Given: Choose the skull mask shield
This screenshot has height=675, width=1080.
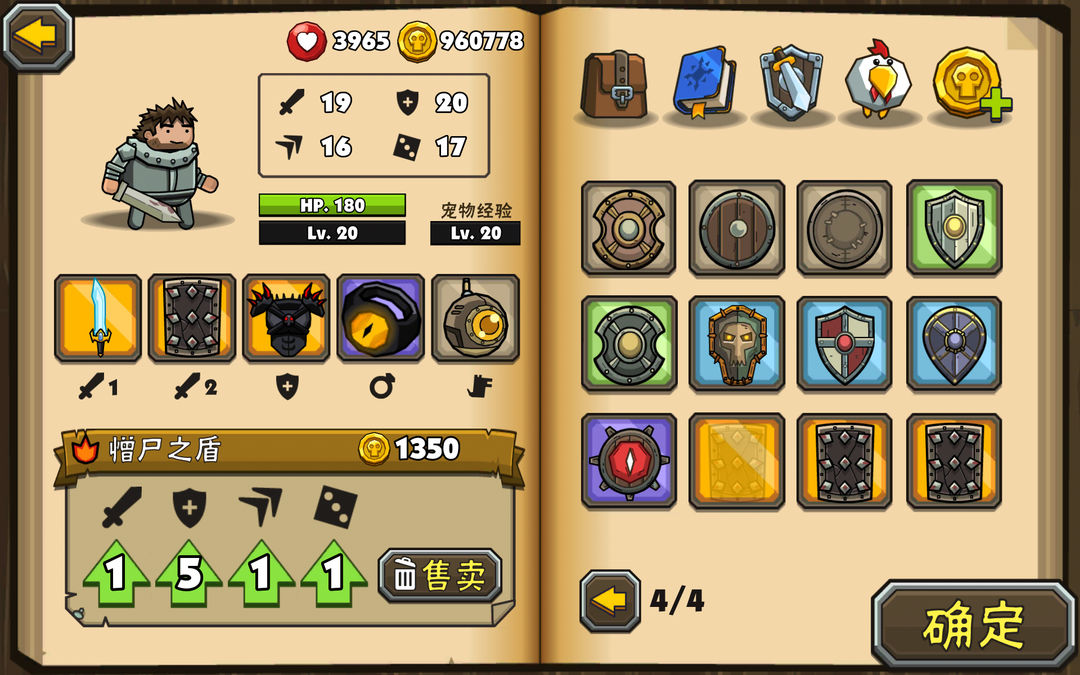Looking at the screenshot, I should (x=737, y=344).
